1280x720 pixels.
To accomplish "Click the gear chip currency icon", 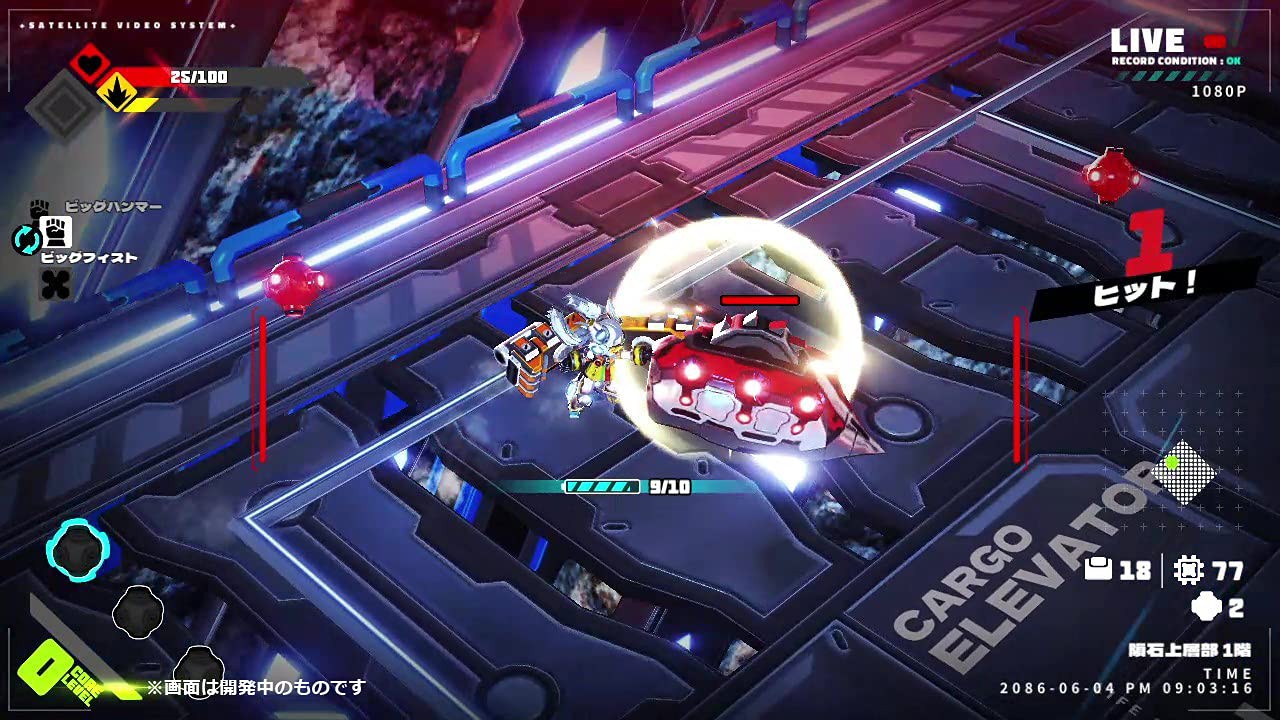I will coord(1189,570).
